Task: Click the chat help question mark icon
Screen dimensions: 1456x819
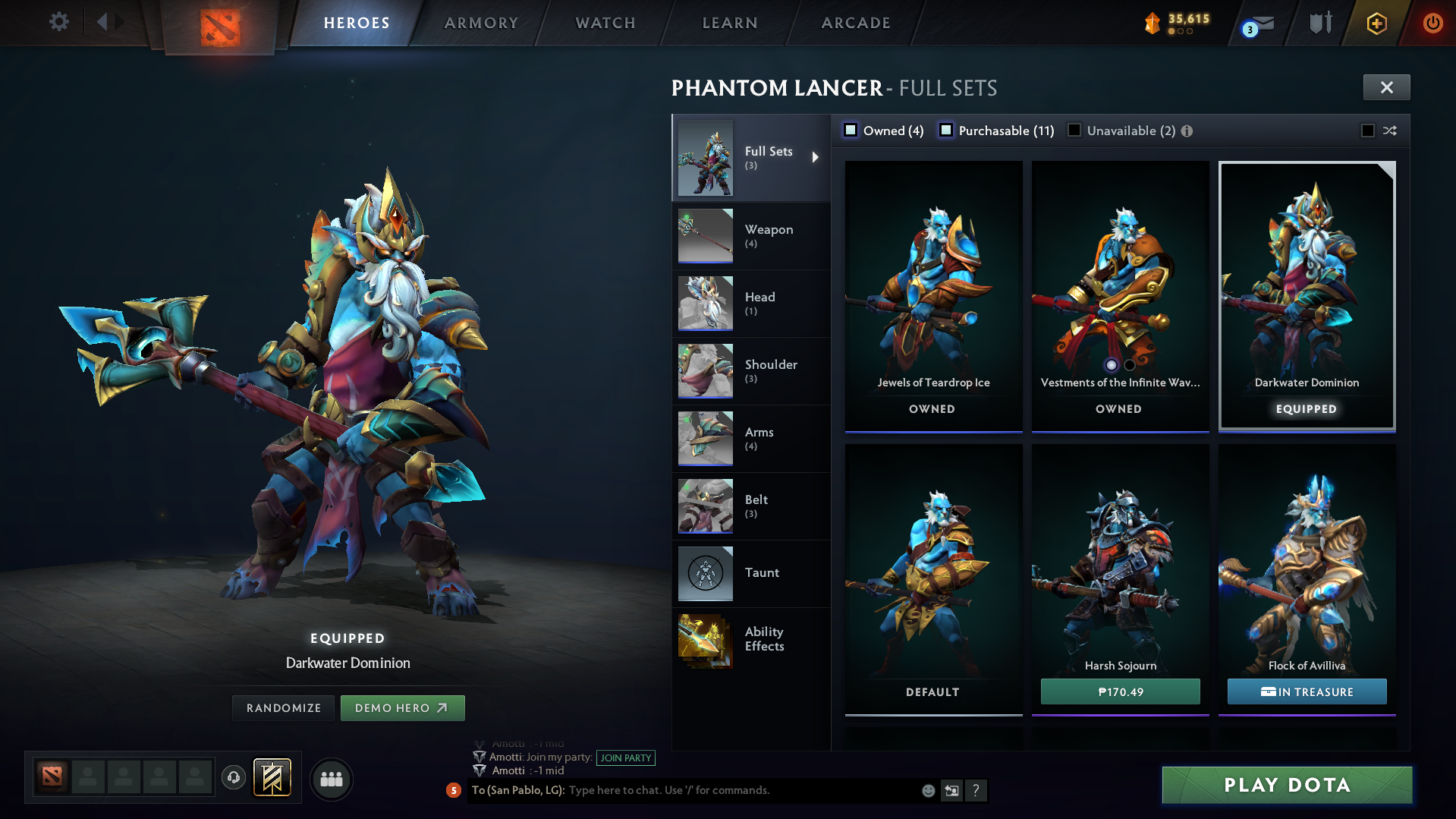Action: point(976,791)
